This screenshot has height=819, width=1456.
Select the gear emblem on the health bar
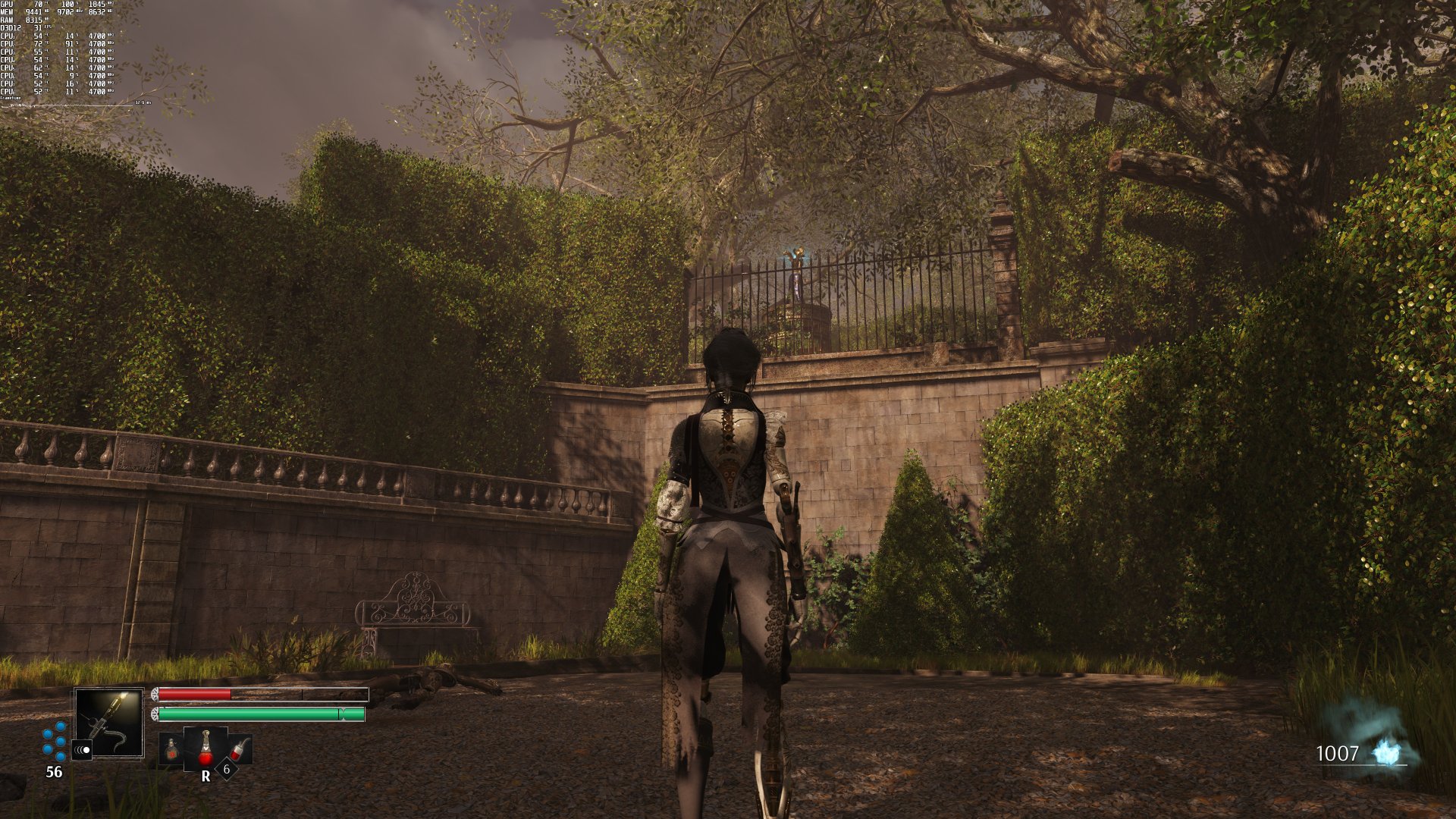click(x=155, y=694)
